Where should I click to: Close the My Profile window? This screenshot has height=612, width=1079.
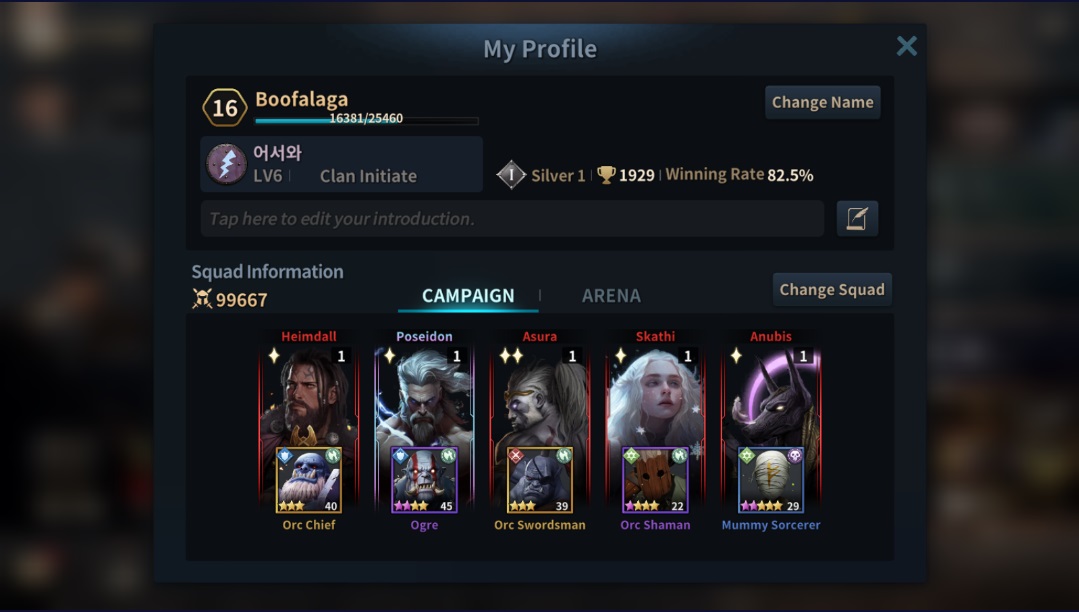click(906, 46)
